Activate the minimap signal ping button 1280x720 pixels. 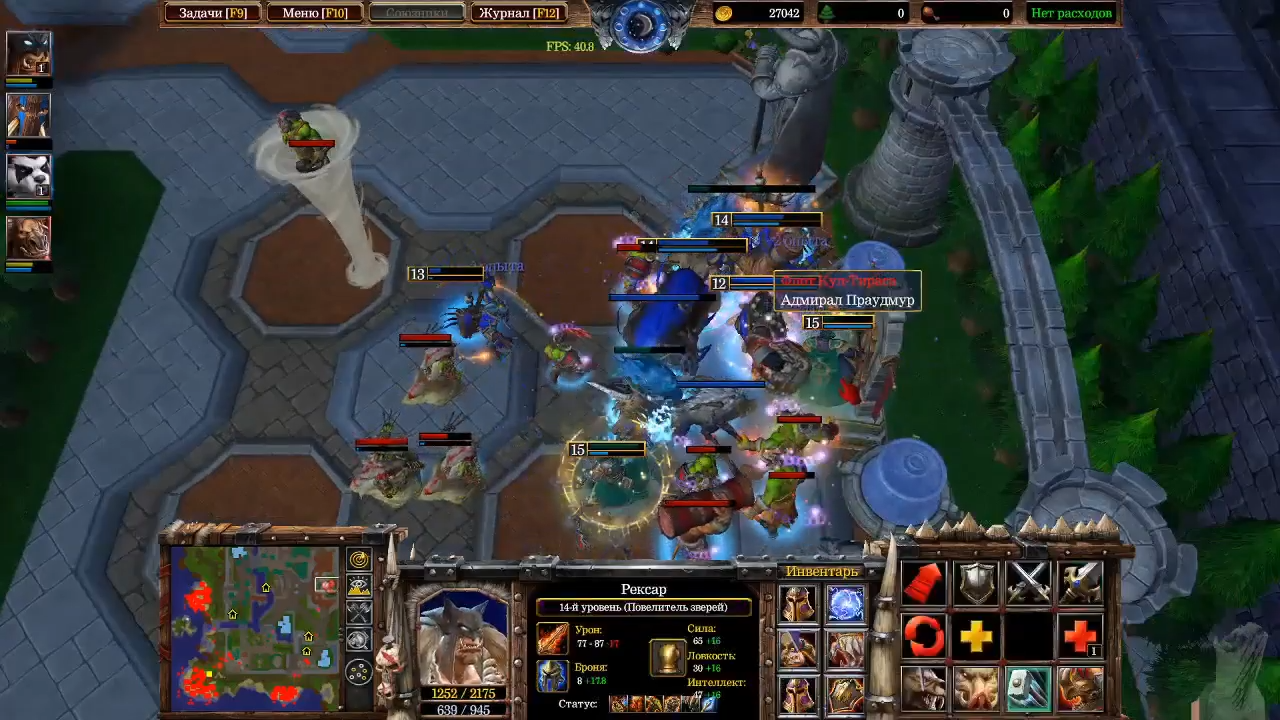(x=358, y=560)
